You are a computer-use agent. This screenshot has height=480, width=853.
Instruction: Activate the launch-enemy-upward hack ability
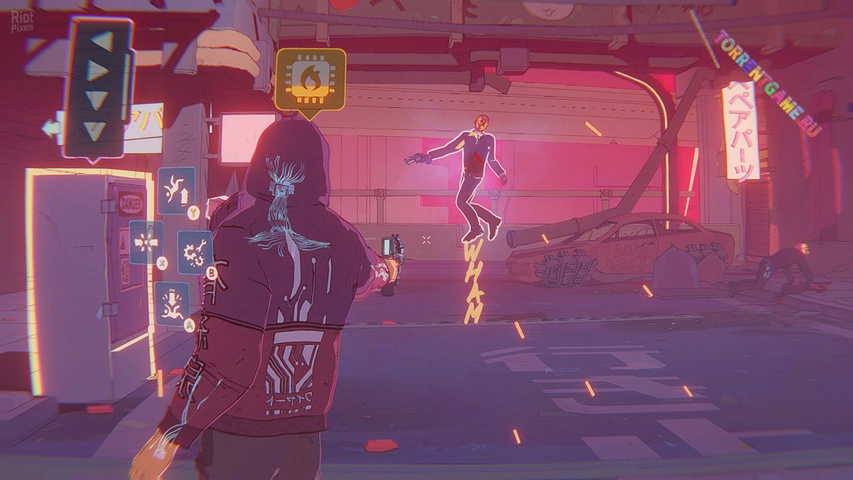tap(176, 189)
